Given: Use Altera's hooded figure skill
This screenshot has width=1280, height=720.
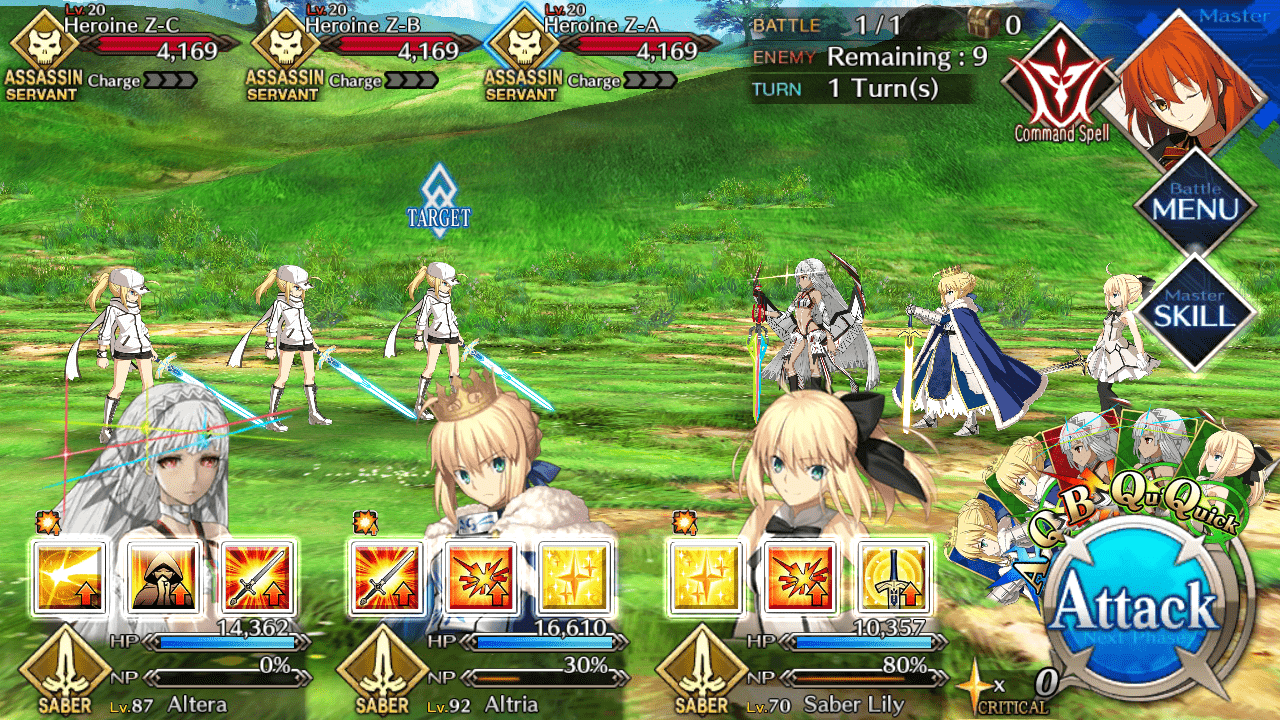Looking at the screenshot, I should point(164,578).
